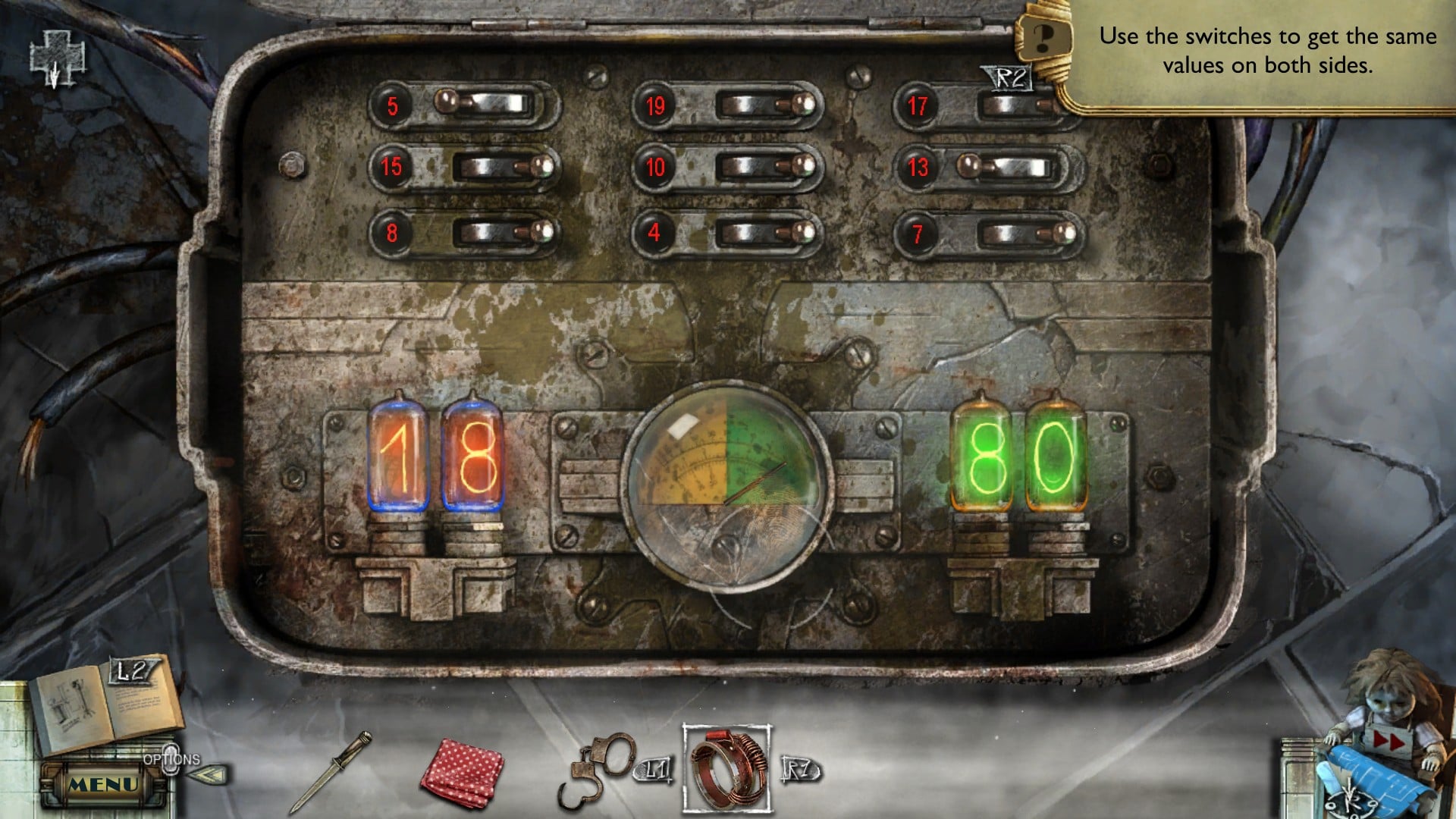
Task: Toggle the number 4 switch
Action: point(764,232)
